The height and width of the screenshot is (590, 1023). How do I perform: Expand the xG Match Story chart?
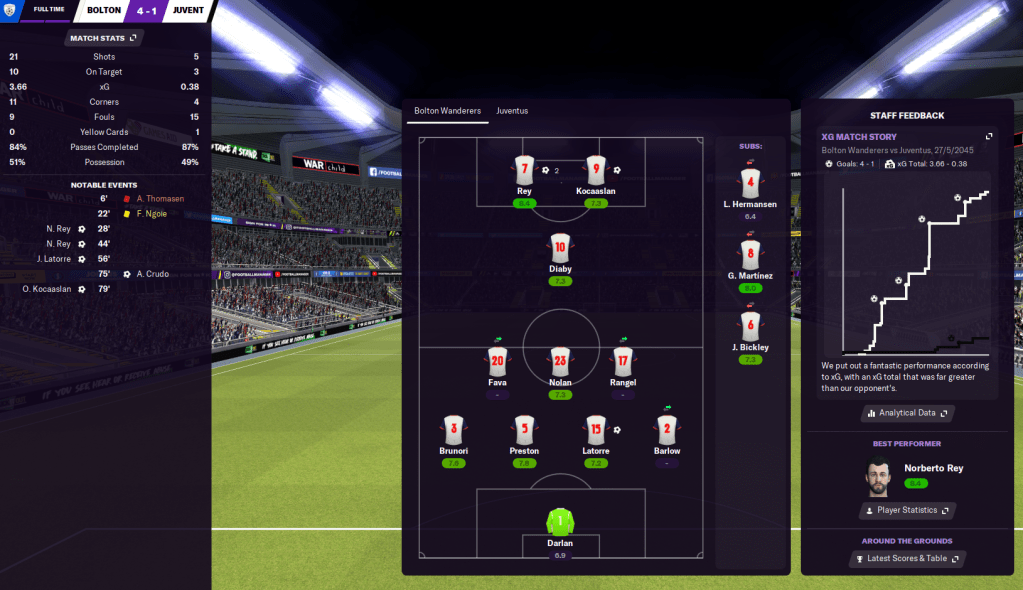point(989,137)
